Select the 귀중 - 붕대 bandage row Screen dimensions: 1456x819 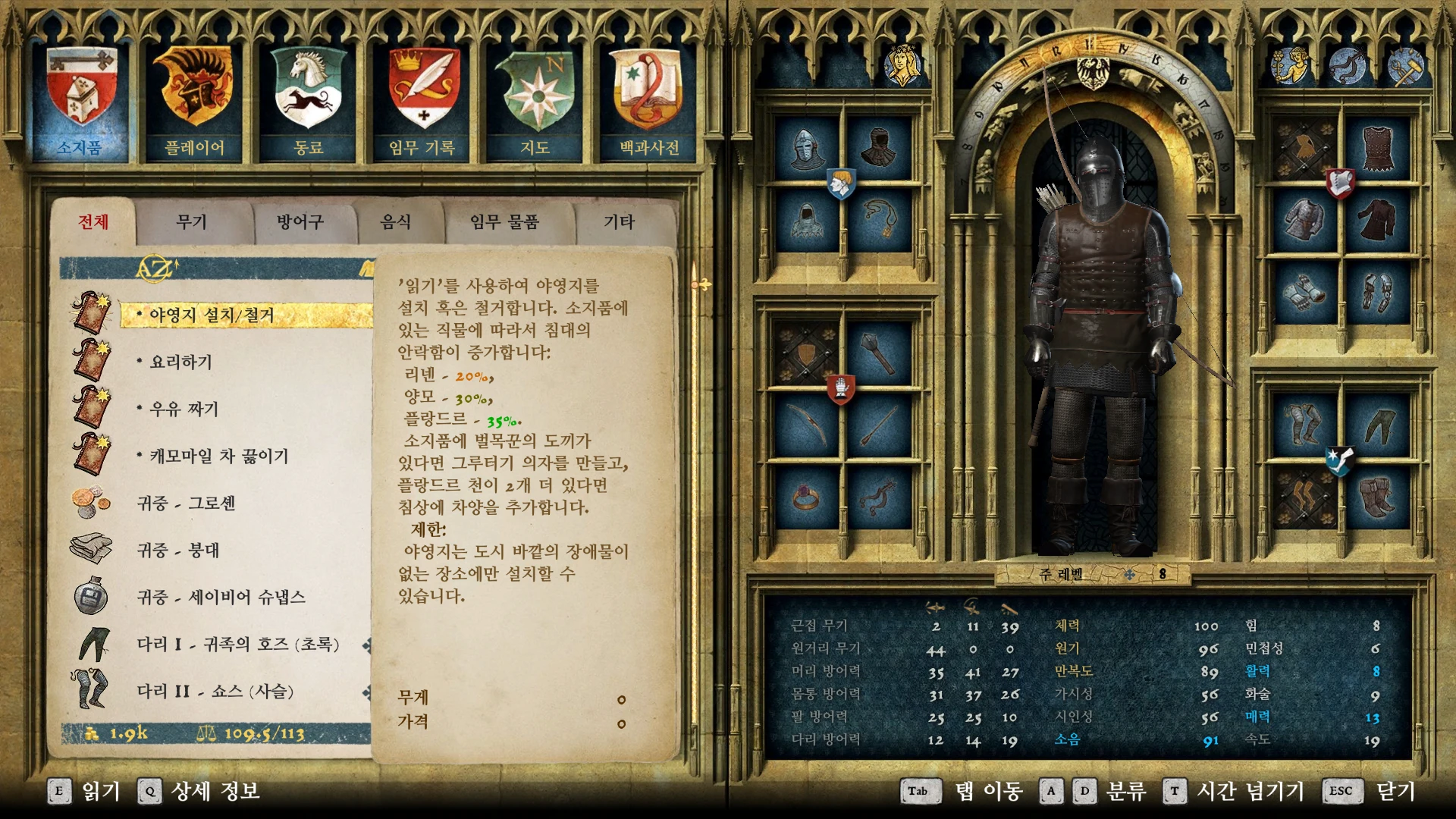coord(178,551)
